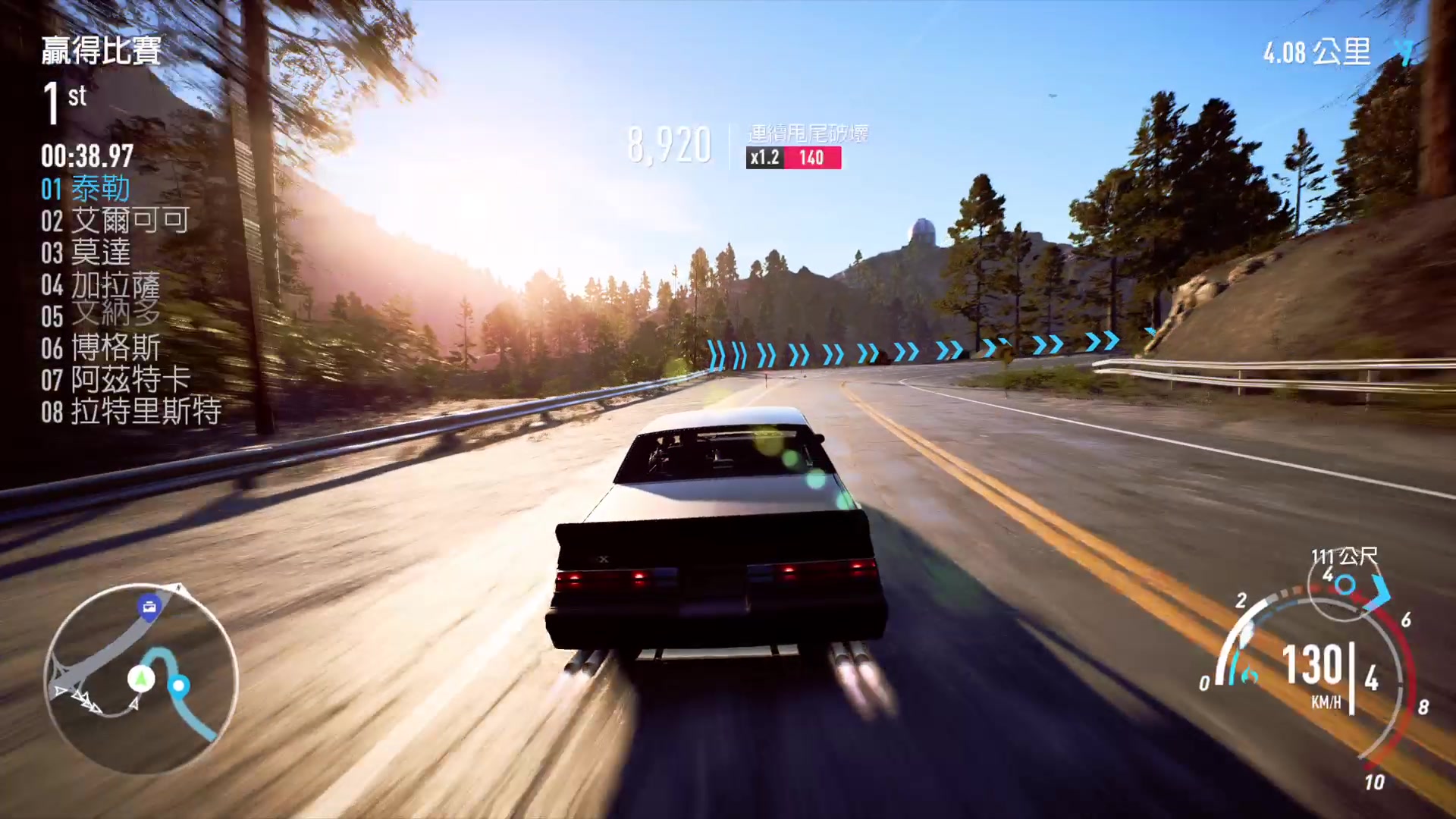Click racer 03 莫達 in the standings
Image resolution: width=1456 pixels, height=819 pixels.
coord(86,253)
